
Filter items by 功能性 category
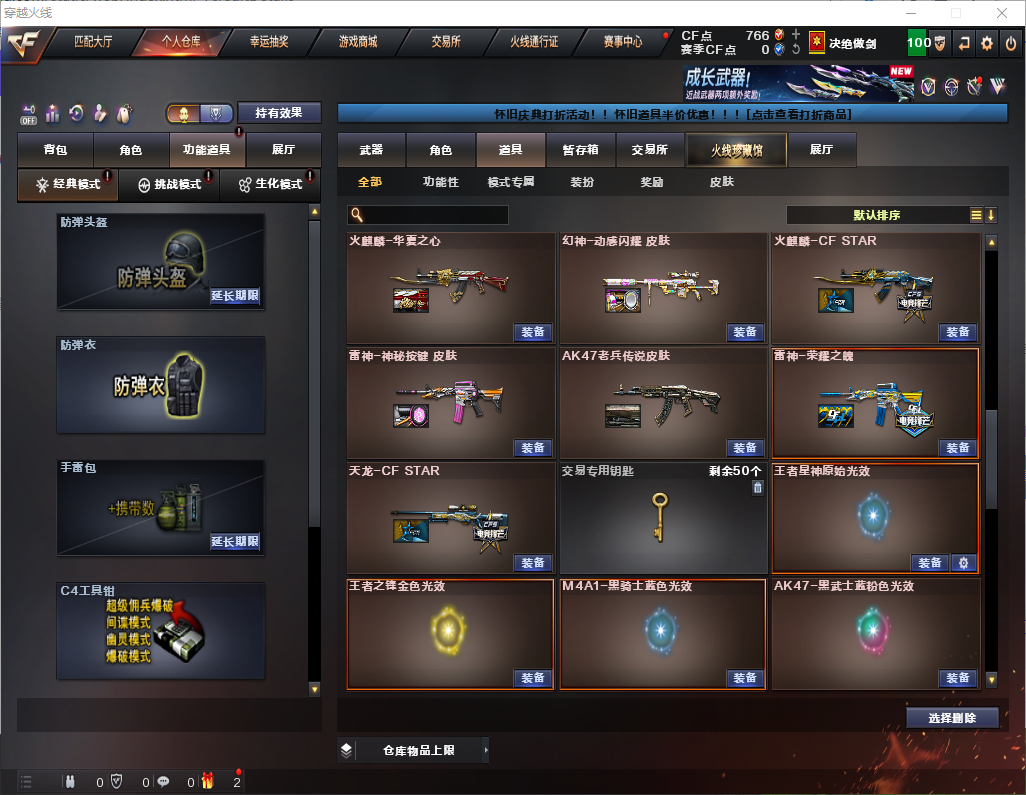[x=440, y=182]
